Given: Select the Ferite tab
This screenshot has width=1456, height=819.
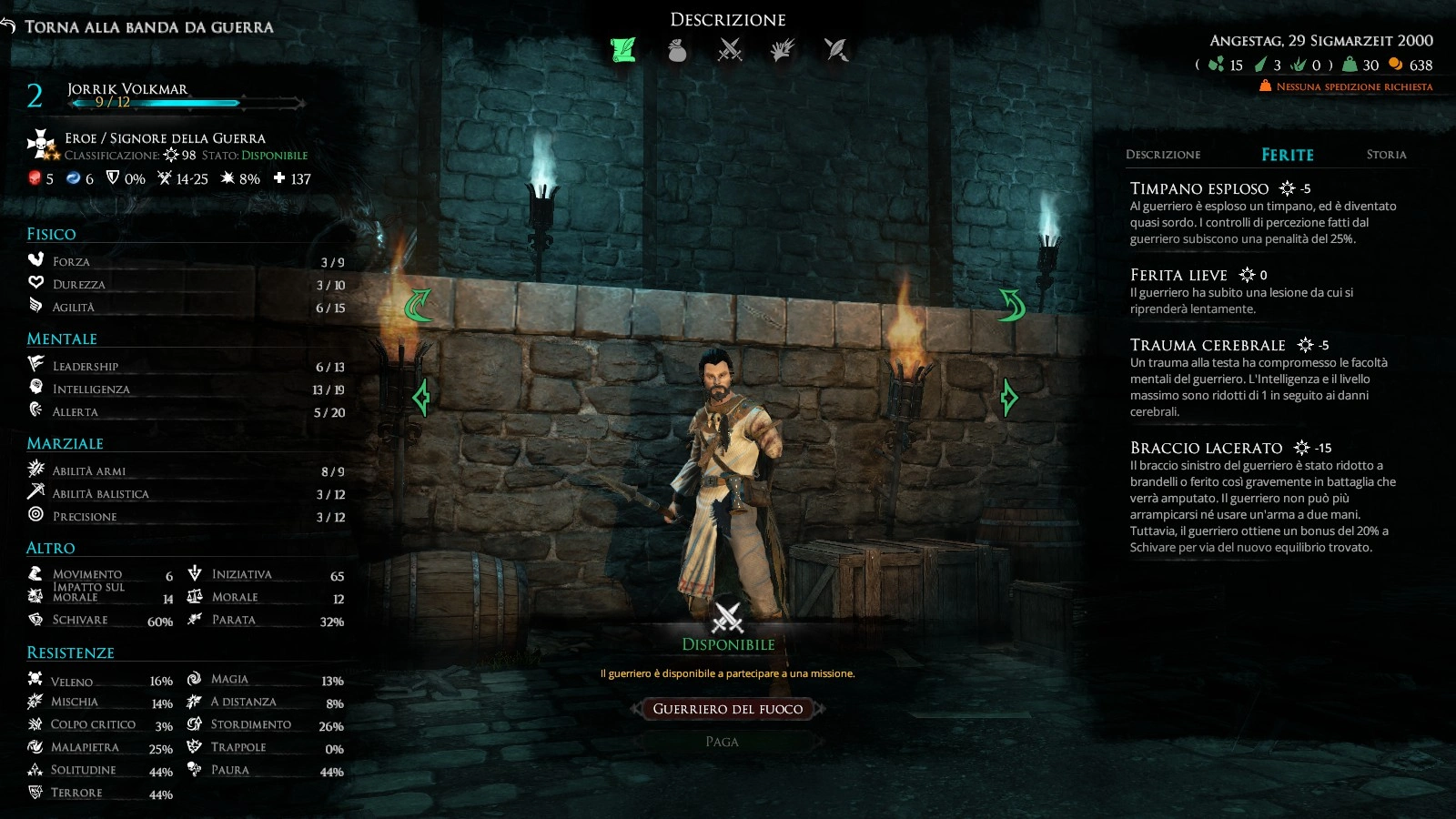Looking at the screenshot, I should (1287, 155).
